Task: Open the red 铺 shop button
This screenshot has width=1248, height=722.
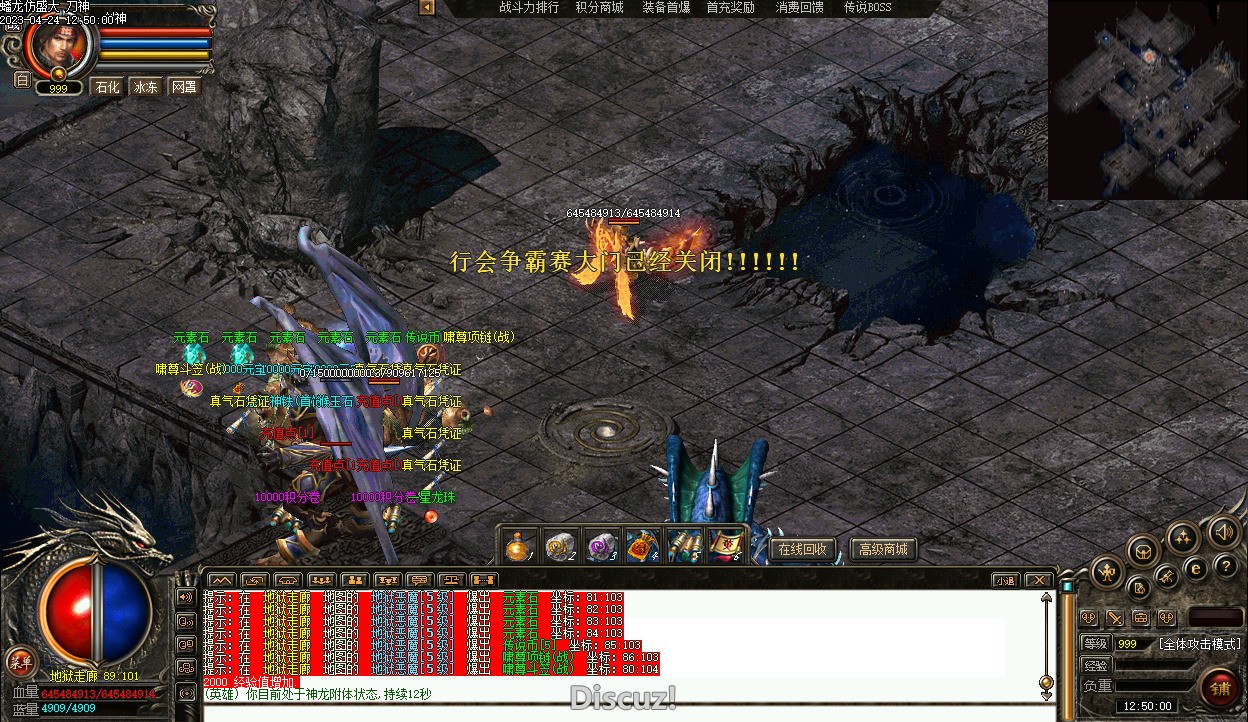Action: (x=1221, y=688)
